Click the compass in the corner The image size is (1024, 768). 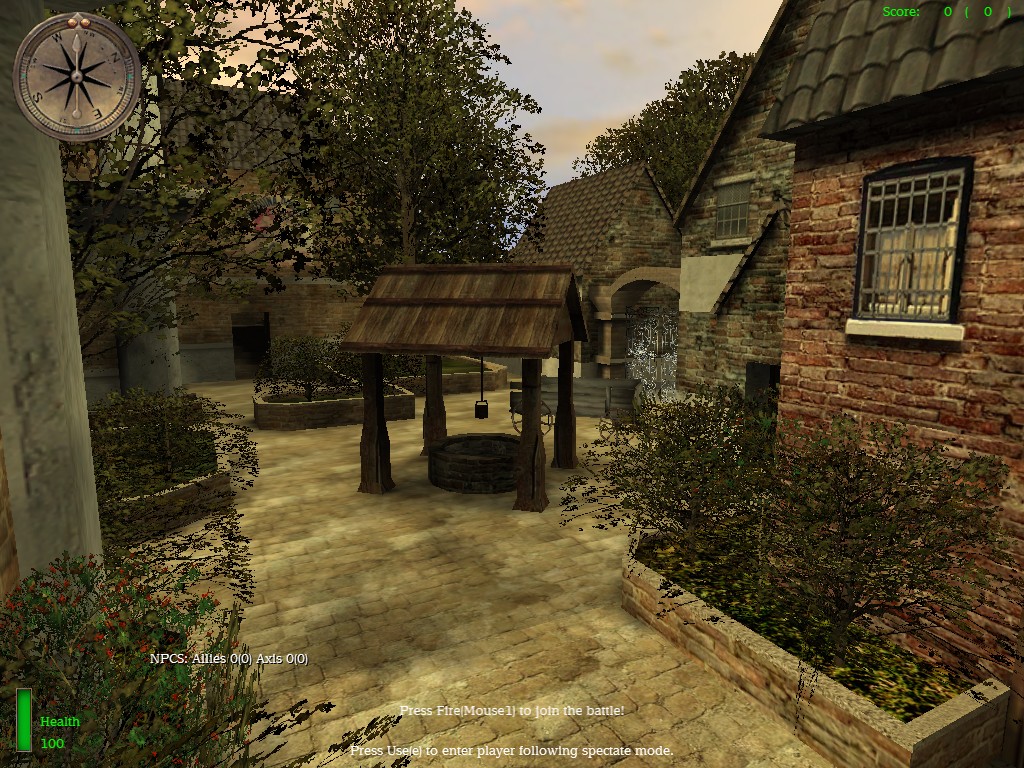click(x=76, y=76)
